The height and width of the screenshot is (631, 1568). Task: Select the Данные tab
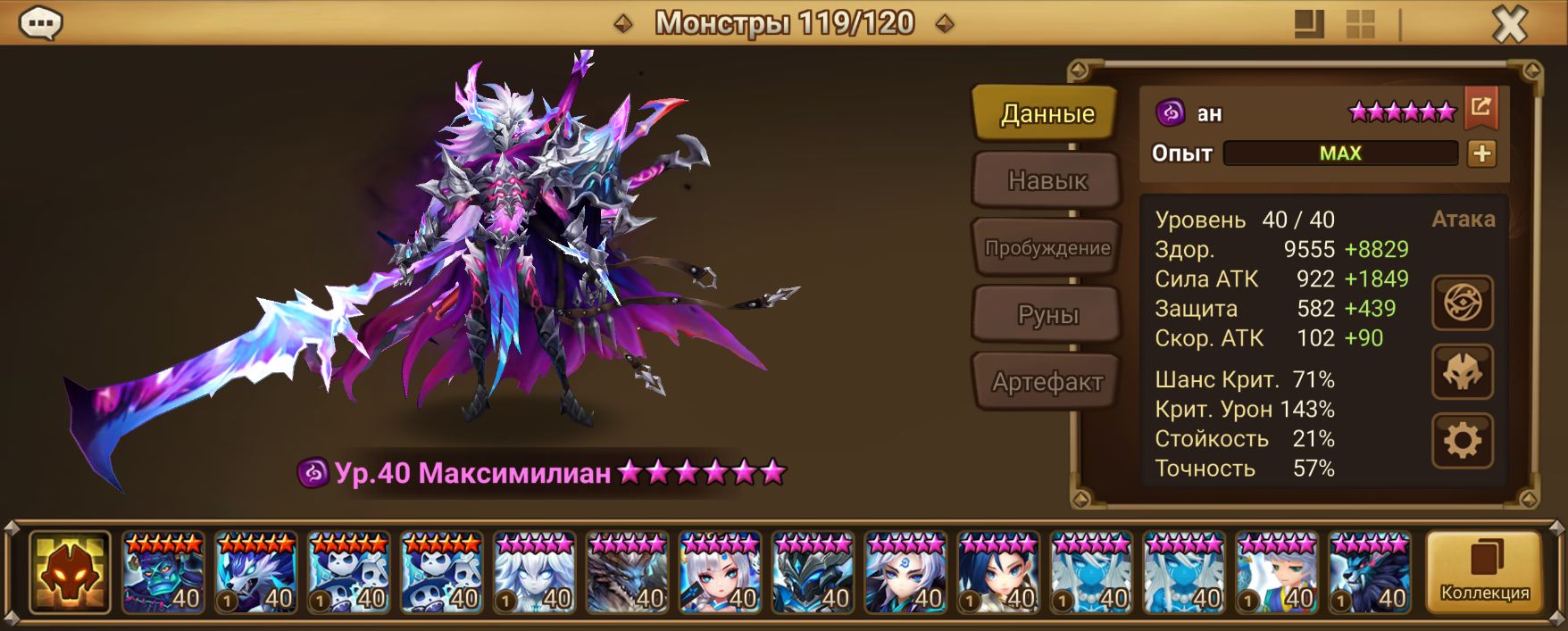(1047, 113)
